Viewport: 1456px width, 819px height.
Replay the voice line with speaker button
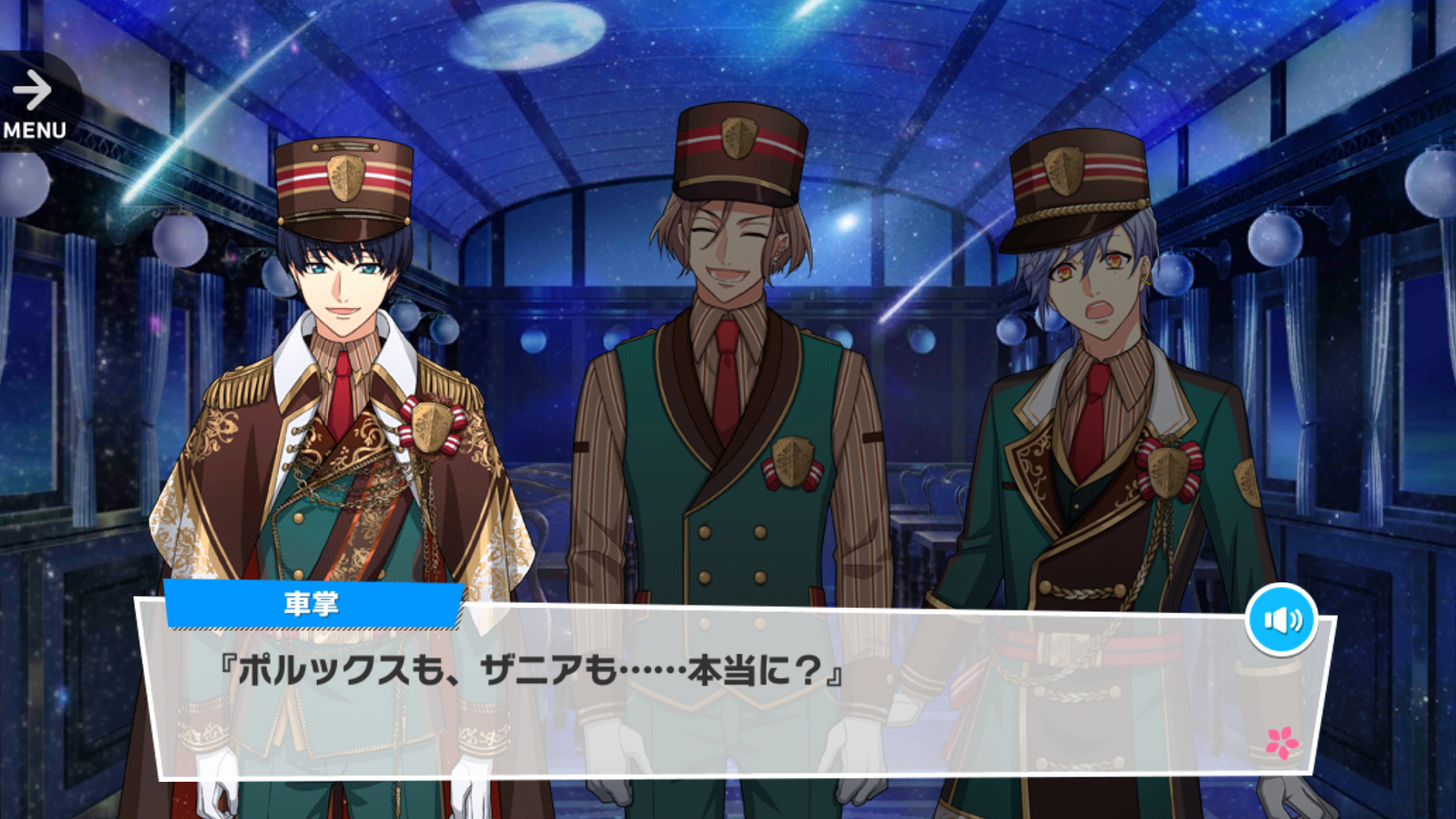coord(1281,620)
